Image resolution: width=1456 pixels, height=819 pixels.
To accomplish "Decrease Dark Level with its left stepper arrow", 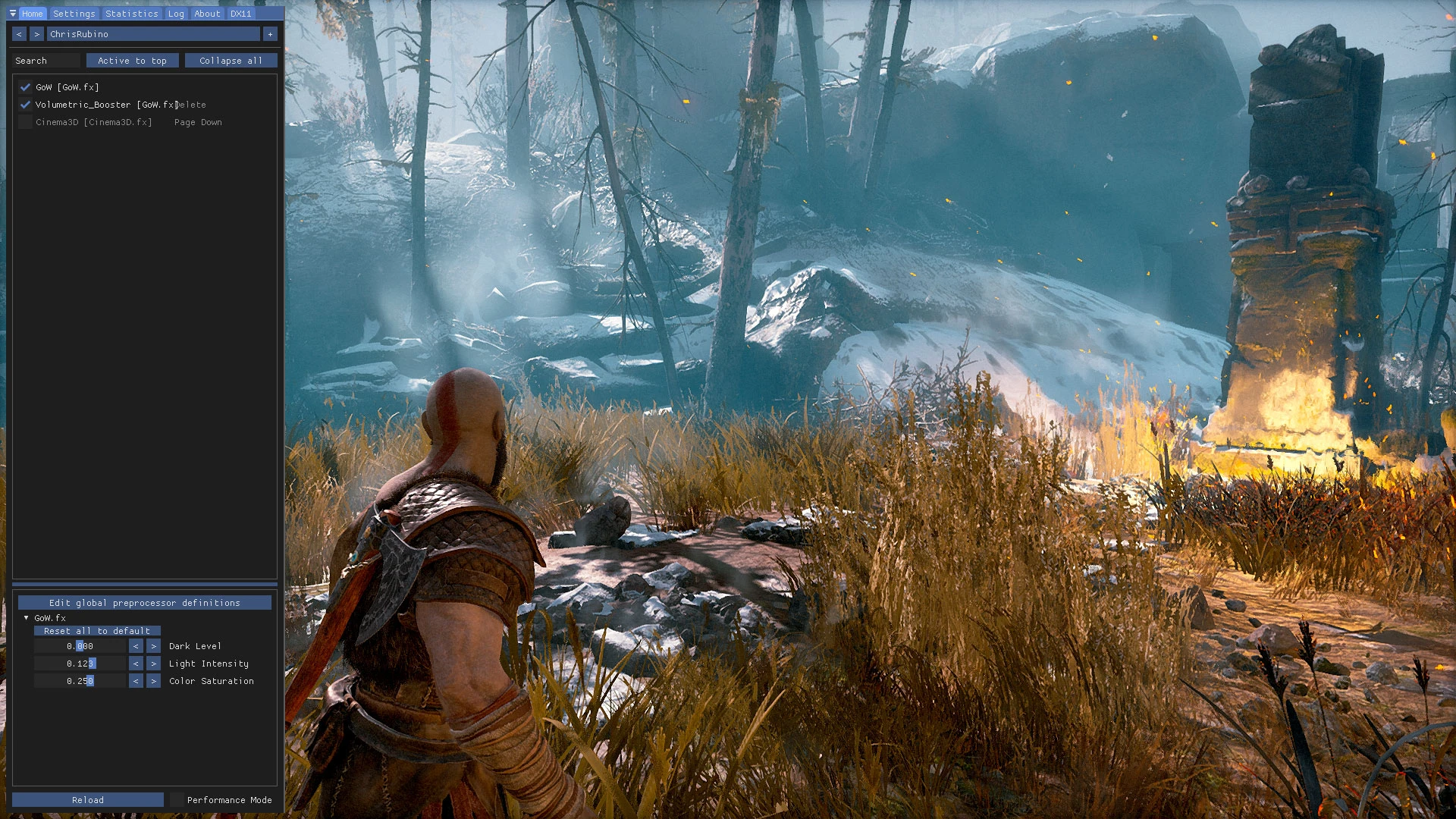I will (x=136, y=645).
